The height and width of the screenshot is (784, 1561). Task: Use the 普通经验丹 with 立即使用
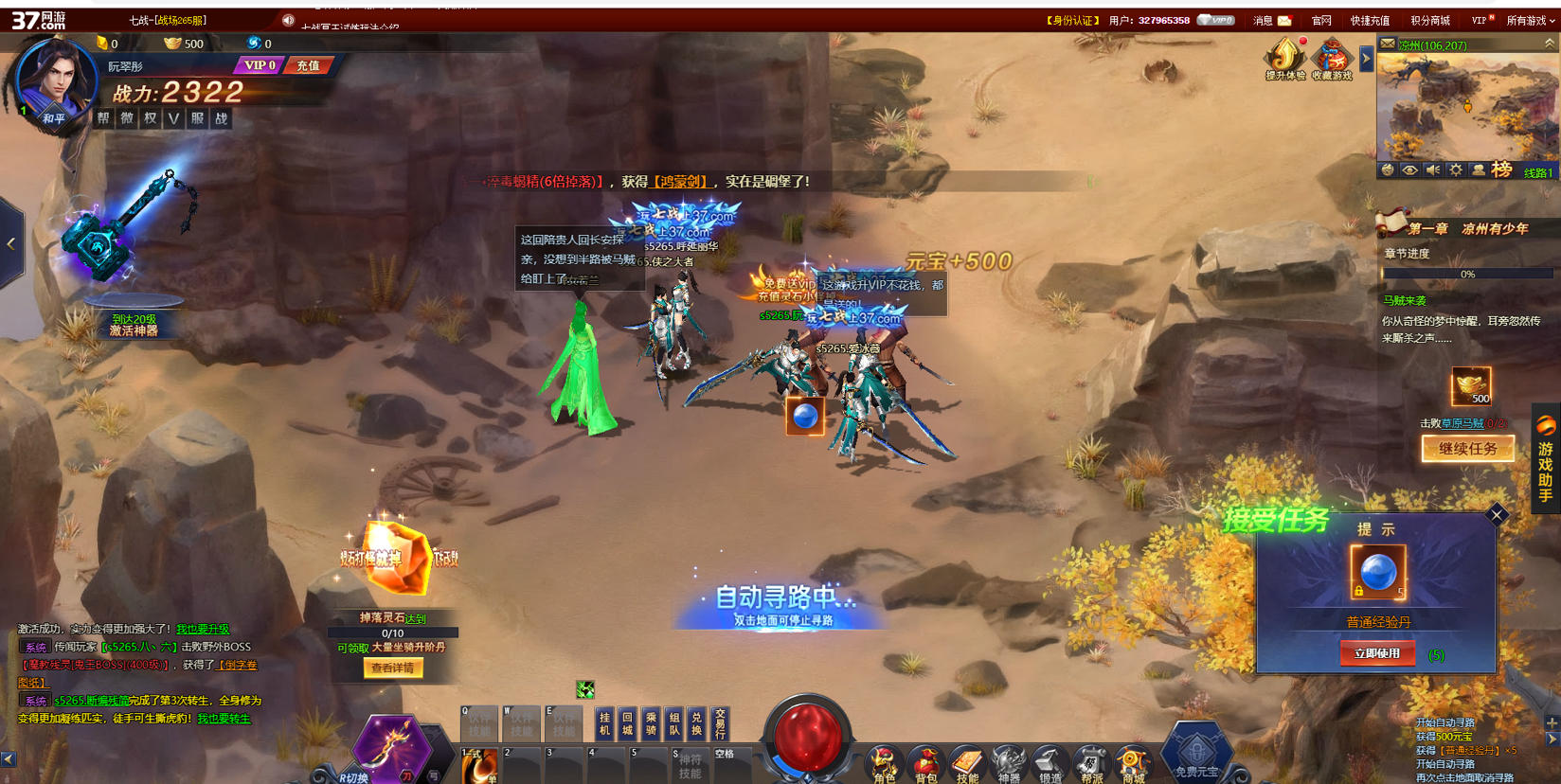coord(1377,653)
